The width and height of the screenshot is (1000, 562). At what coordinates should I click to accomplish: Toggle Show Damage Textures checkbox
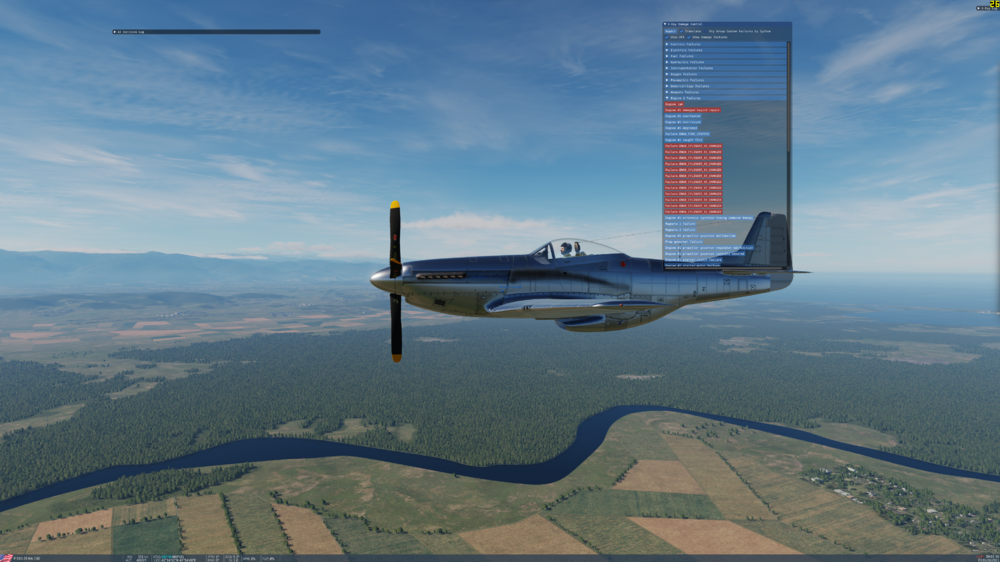pos(690,38)
